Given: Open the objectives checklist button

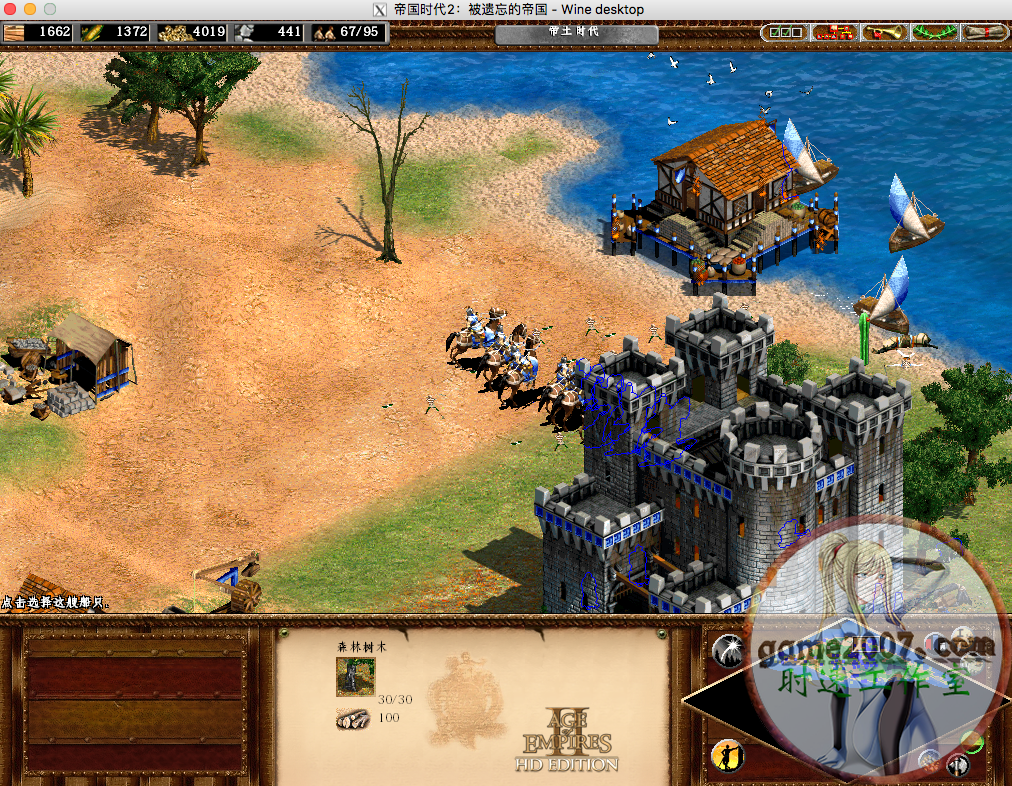Looking at the screenshot, I should click(x=784, y=32).
